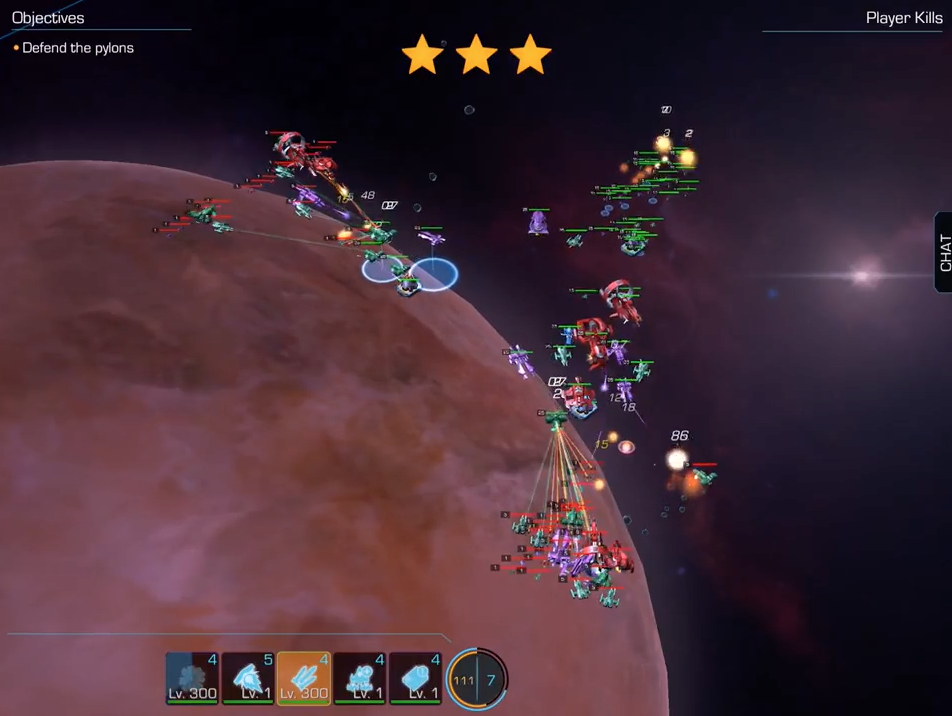Open the Objectives tracker
Screen dimensions: 952x716
[x=48, y=18]
